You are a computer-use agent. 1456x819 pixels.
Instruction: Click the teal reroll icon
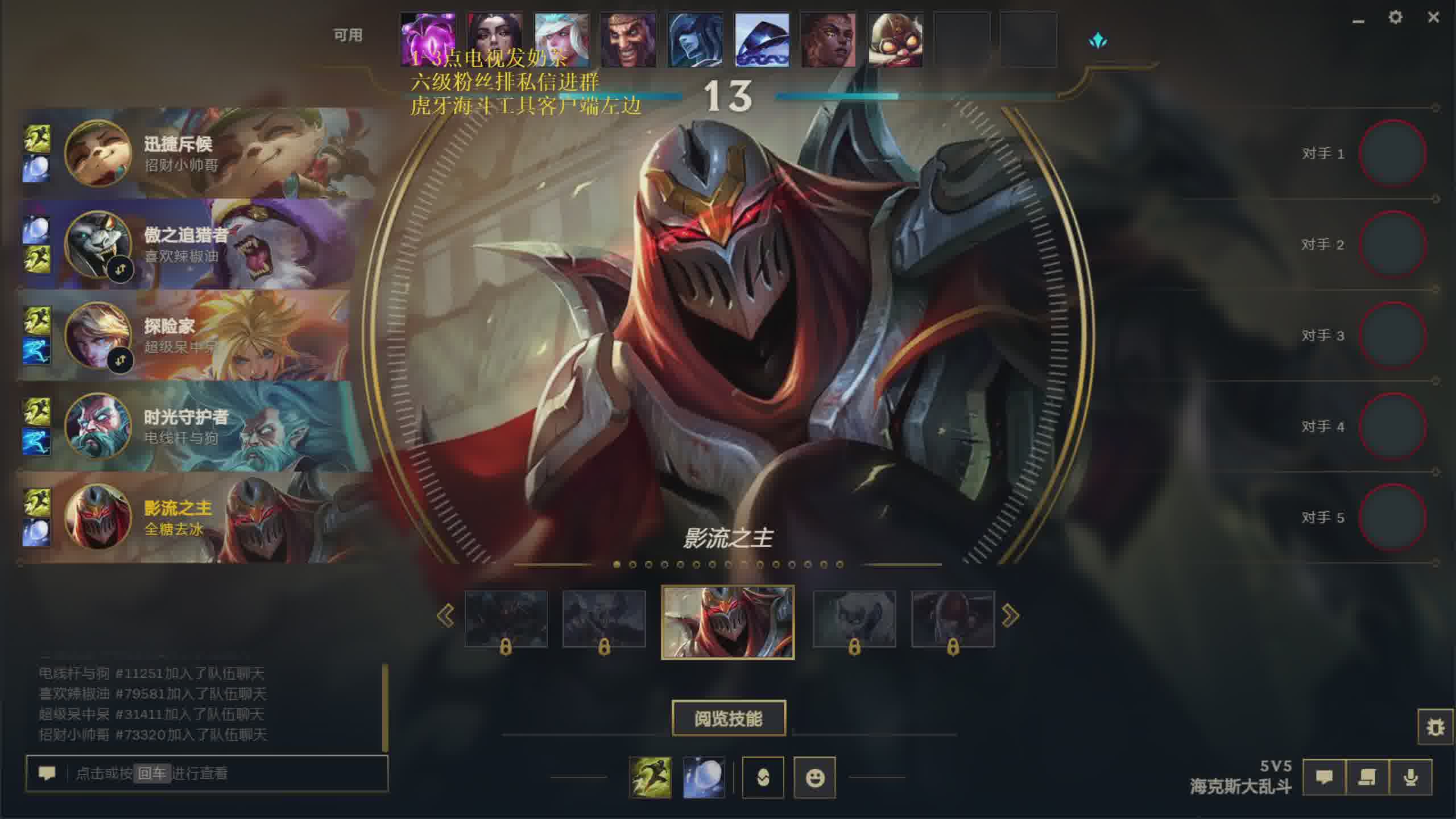pos(1098,40)
